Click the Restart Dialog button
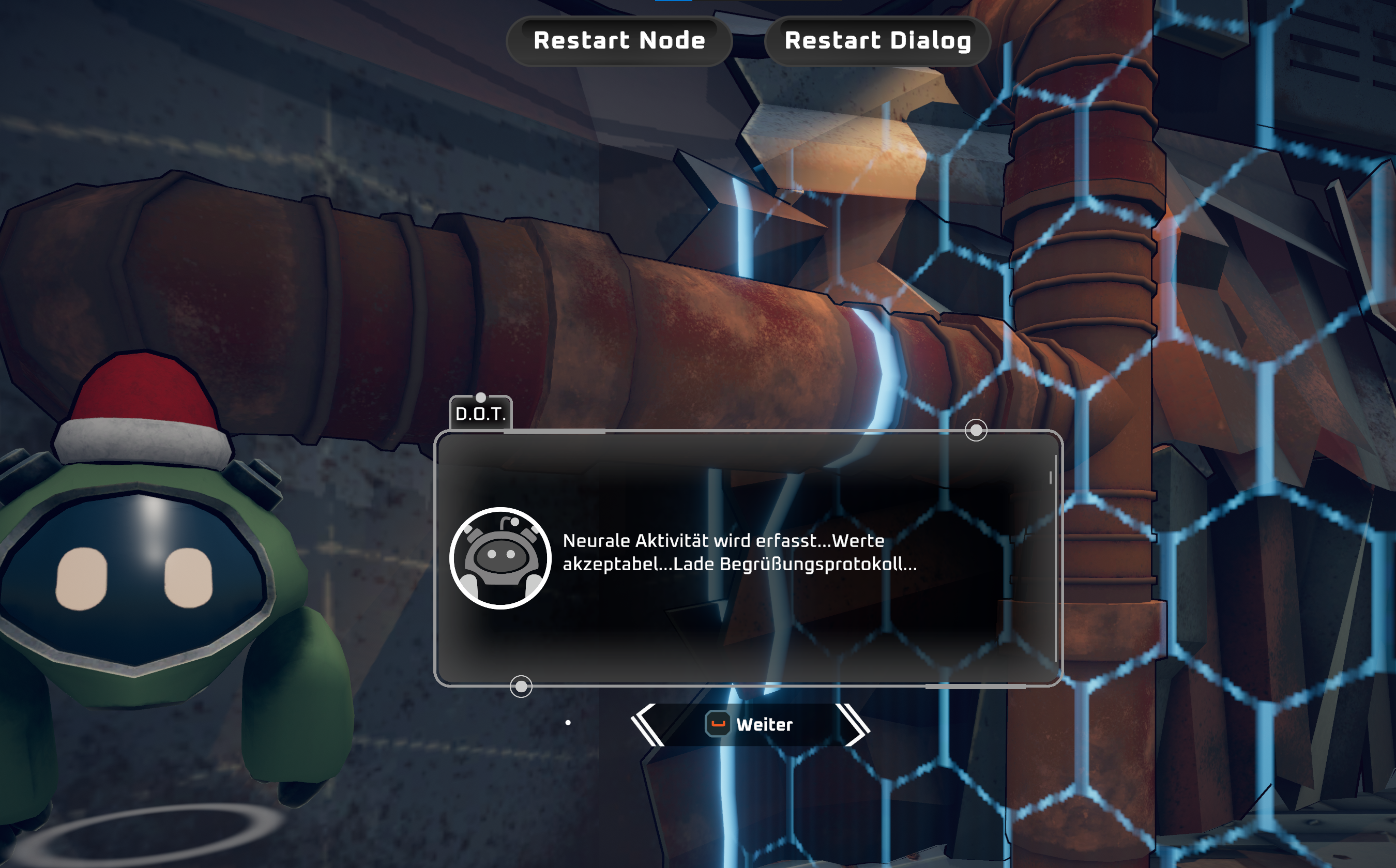This screenshot has height=868, width=1396. pyautogui.click(x=877, y=41)
